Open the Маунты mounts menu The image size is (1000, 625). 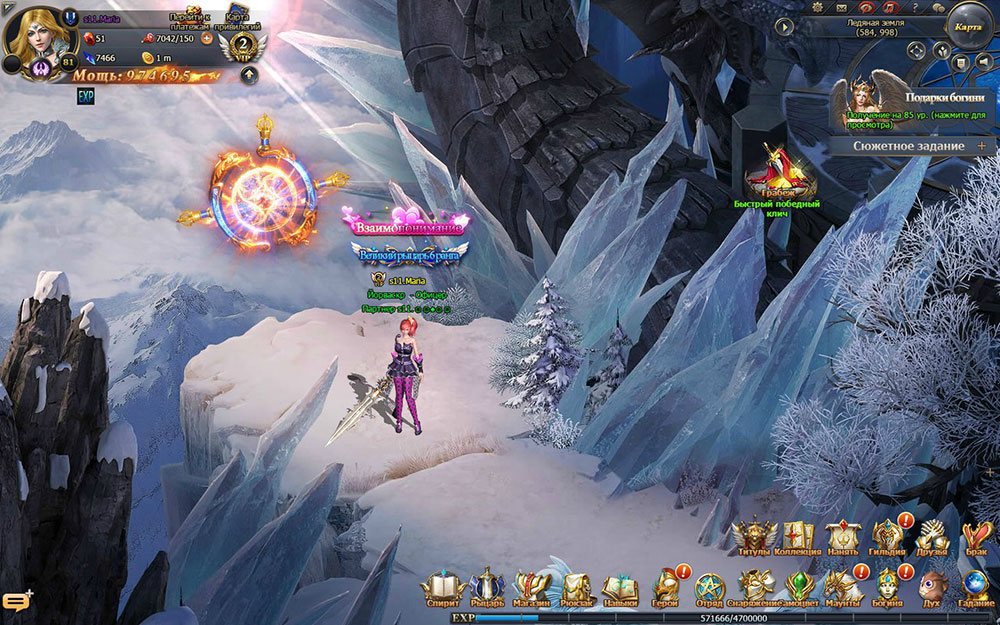[x=843, y=586]
